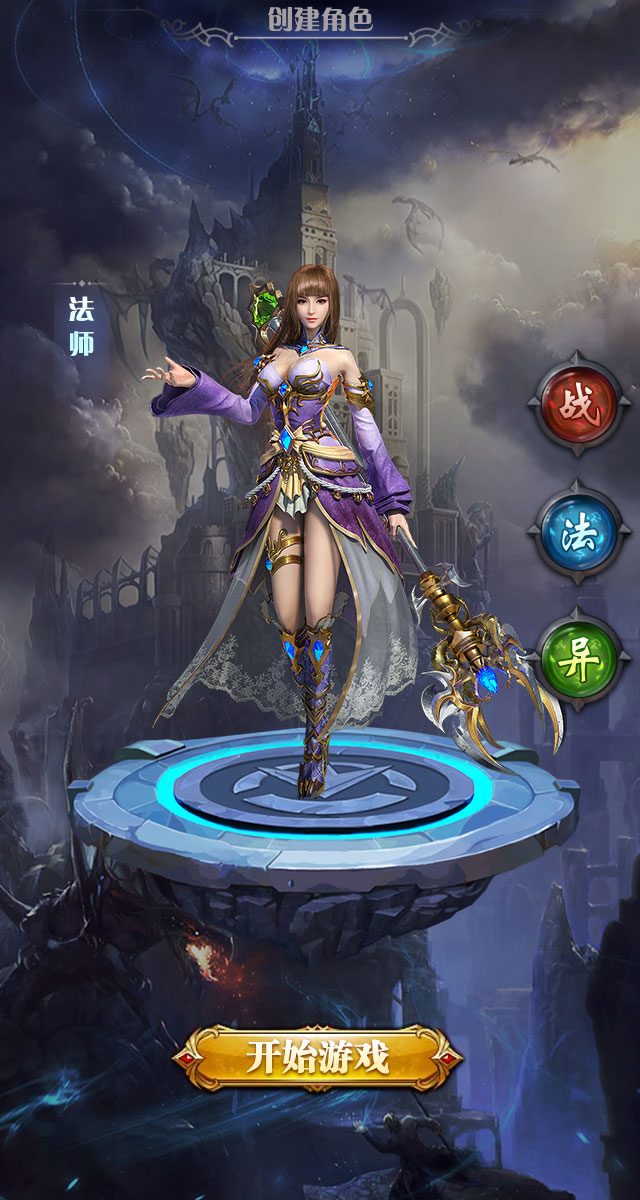
Task: Pick the green 异 class orb
Action: point(578,660)
